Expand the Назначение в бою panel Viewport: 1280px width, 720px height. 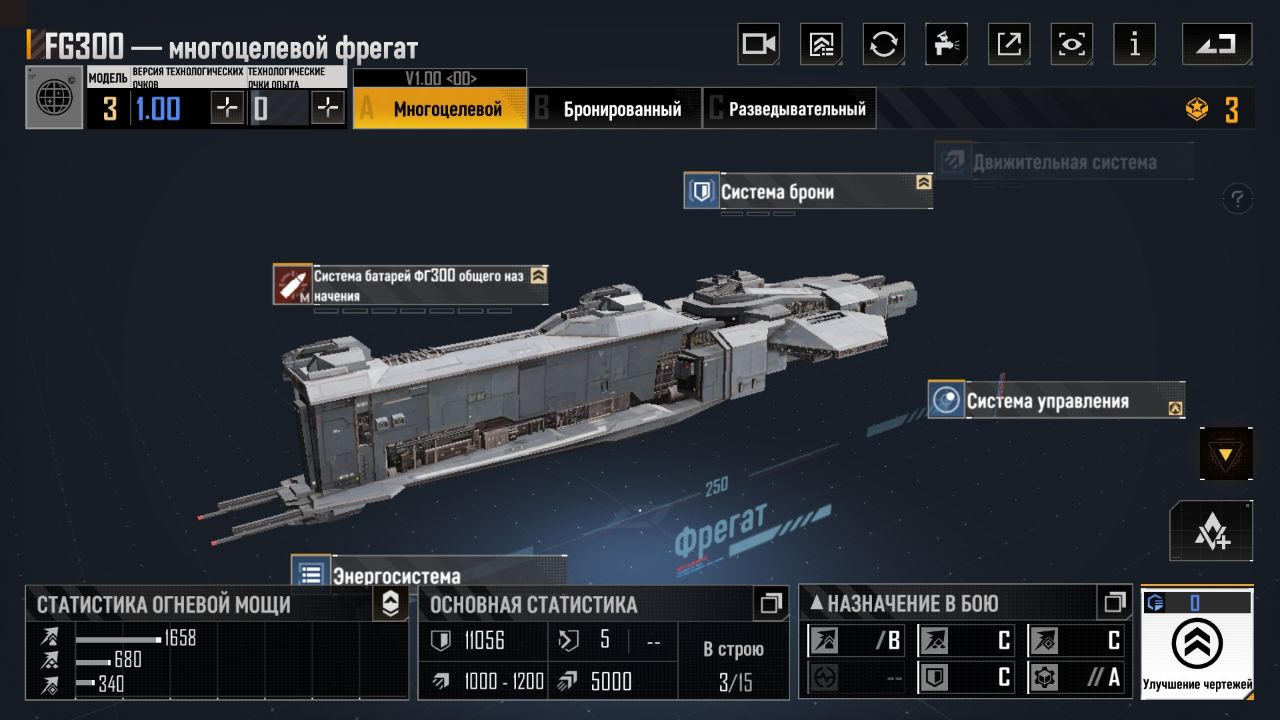(1114, 603)
